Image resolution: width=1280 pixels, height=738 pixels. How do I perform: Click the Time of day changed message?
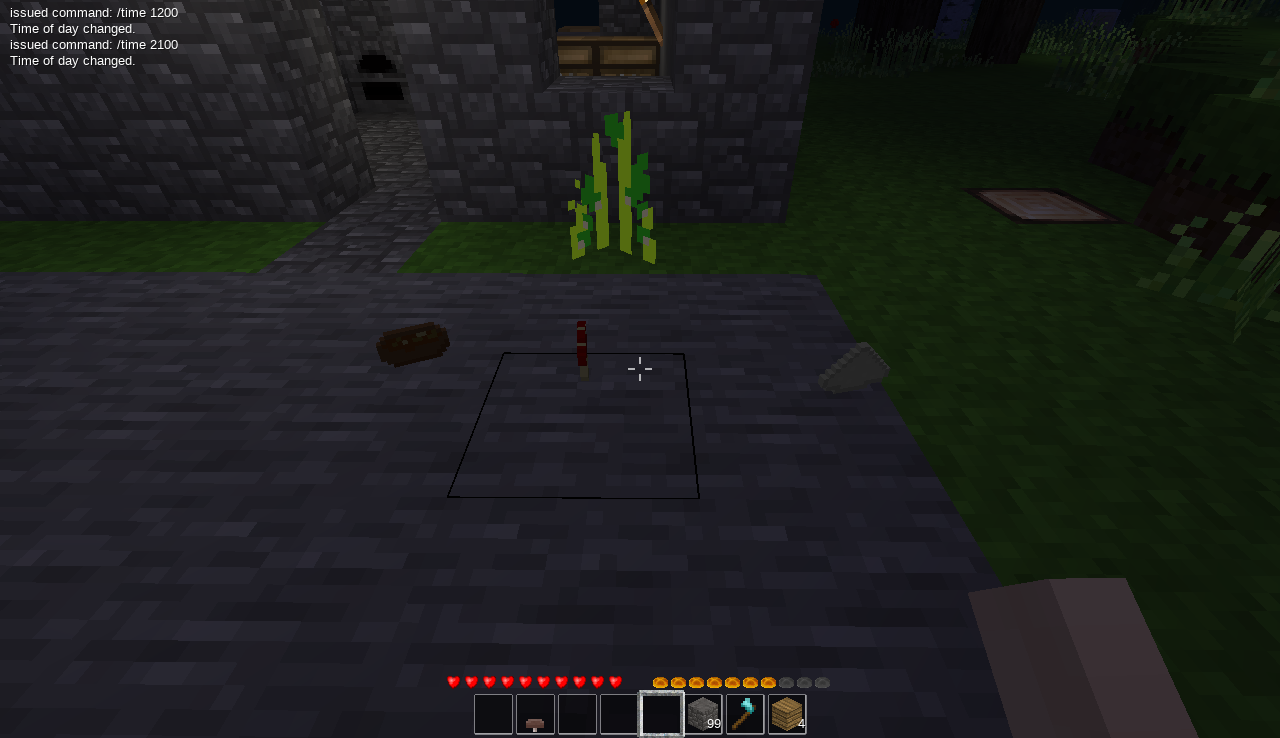72,28
